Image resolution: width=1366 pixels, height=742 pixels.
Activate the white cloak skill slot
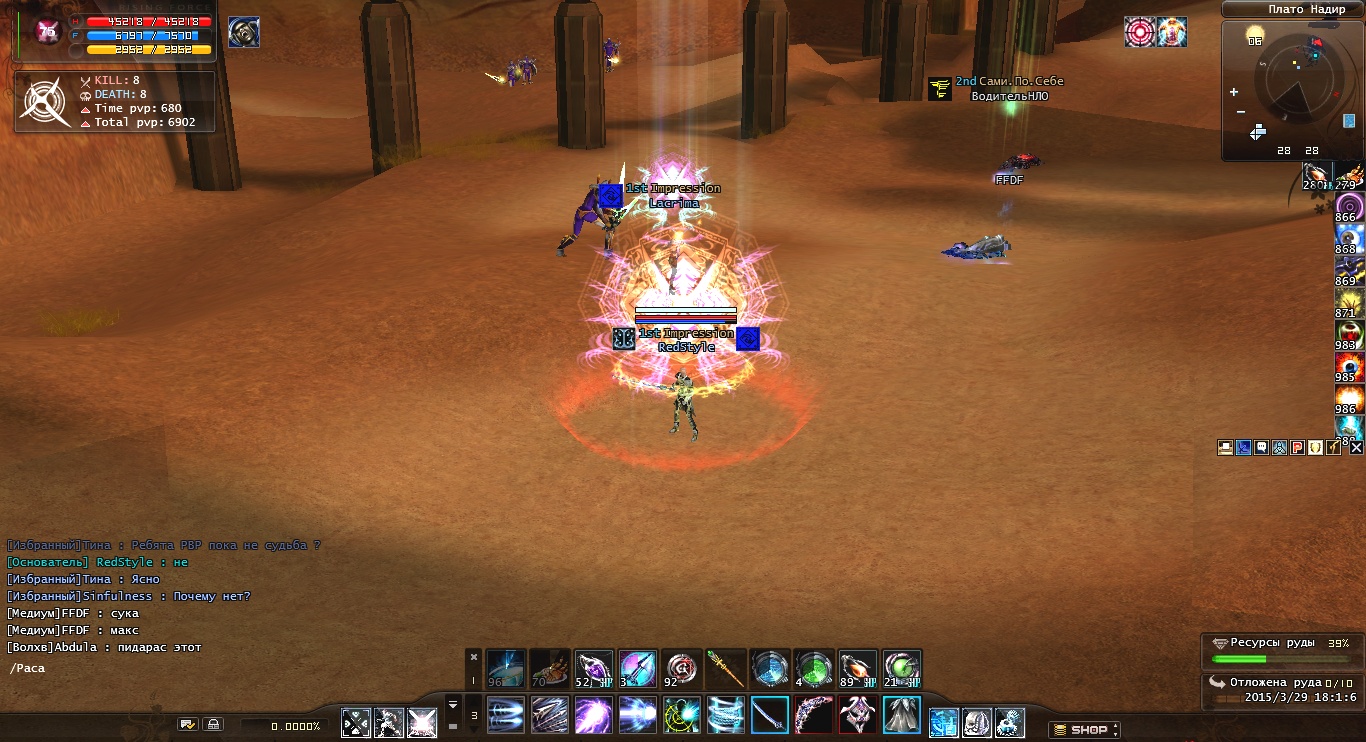902,715
